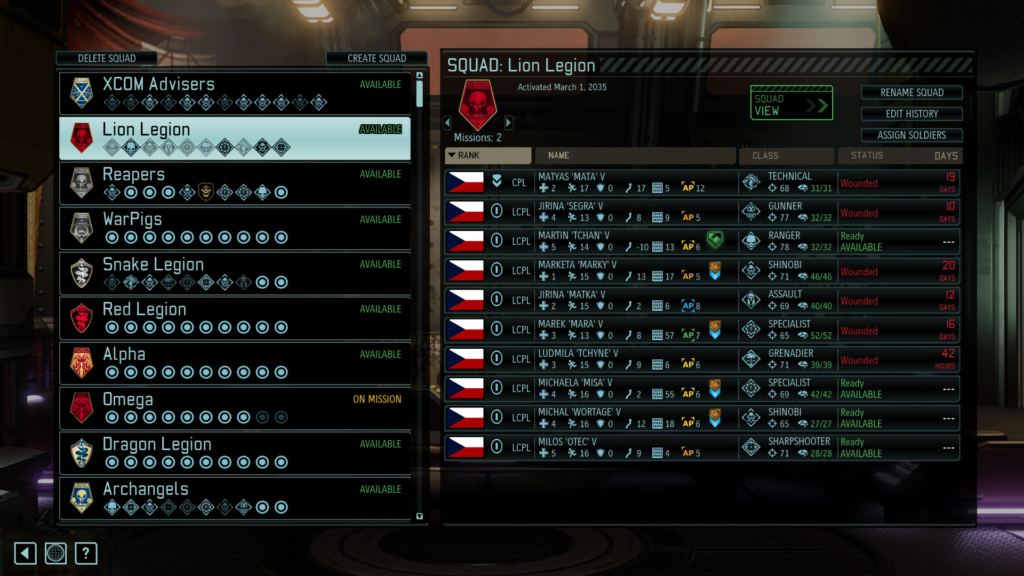The height and width of the screenshot is (576, 1024).
Task: Choose the Archangels squad
Action: (x=235, y=497)
